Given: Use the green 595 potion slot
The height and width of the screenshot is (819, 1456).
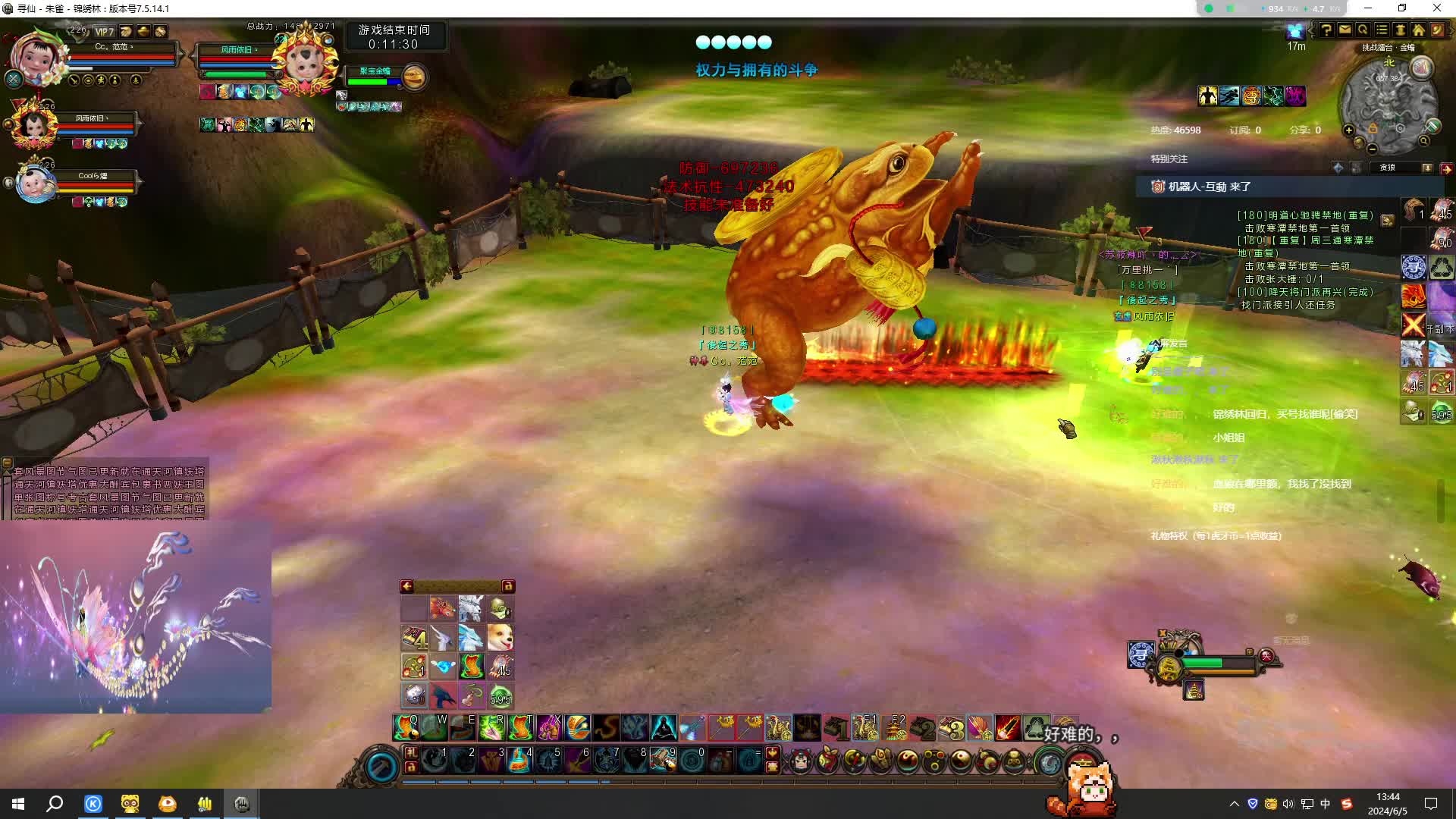Looking at the screenshot, I should tap(500, 695).
